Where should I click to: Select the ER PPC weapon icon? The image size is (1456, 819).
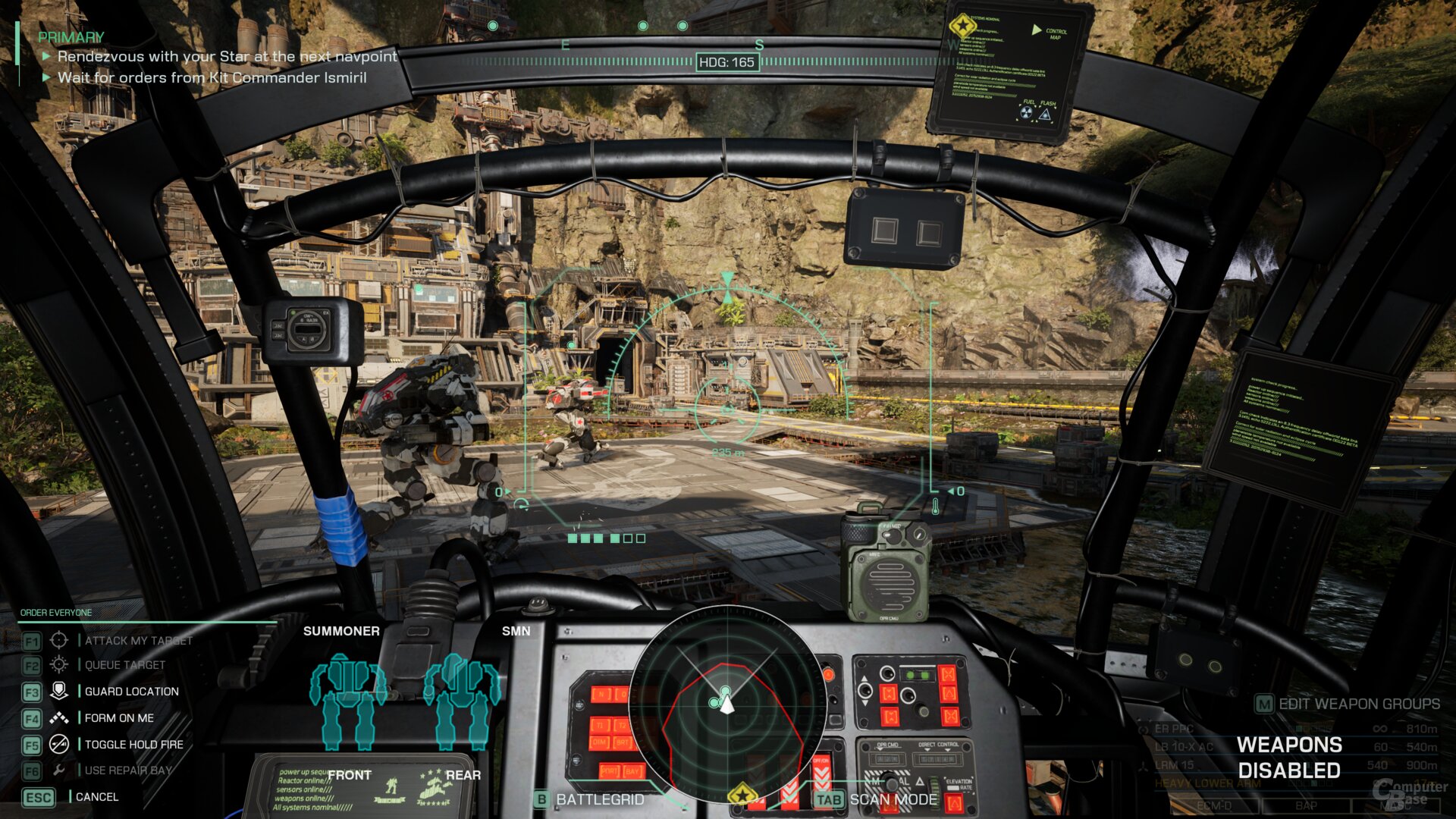[x=1143, y=729]
